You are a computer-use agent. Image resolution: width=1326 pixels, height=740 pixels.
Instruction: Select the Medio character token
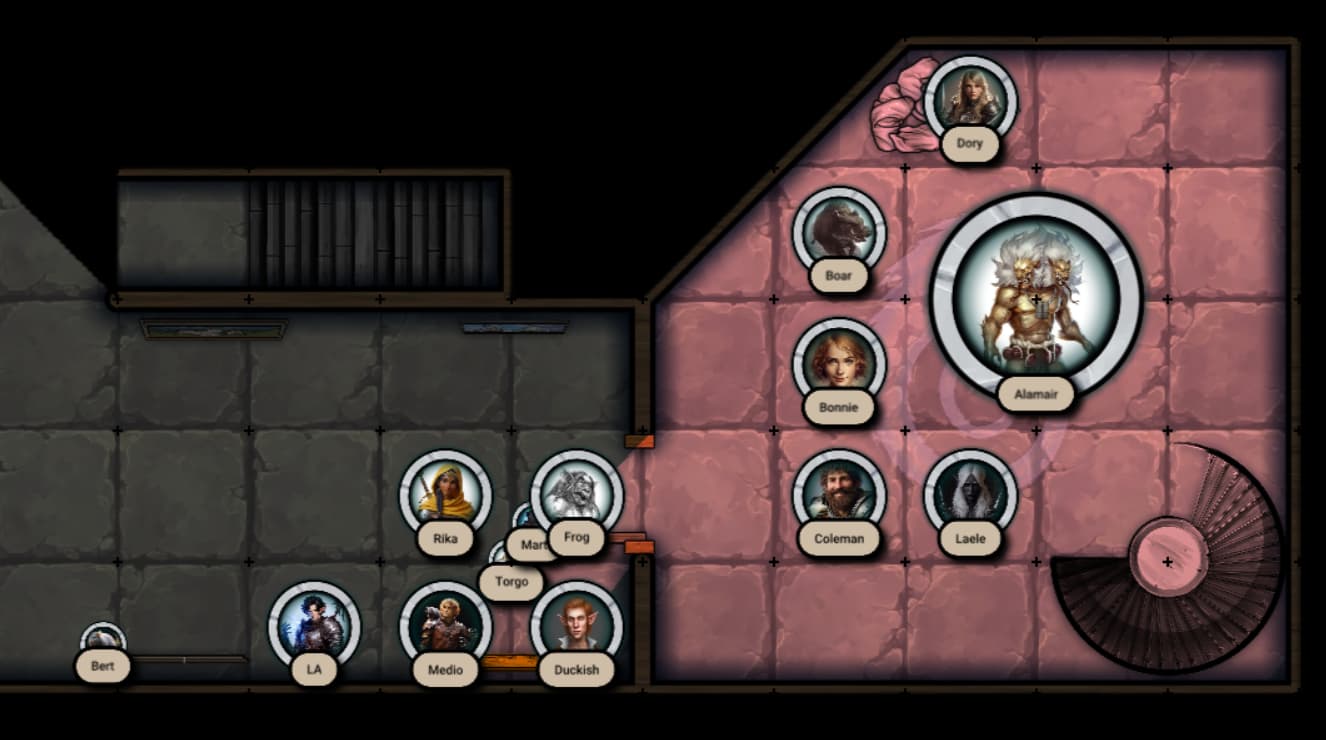[445, 625]
